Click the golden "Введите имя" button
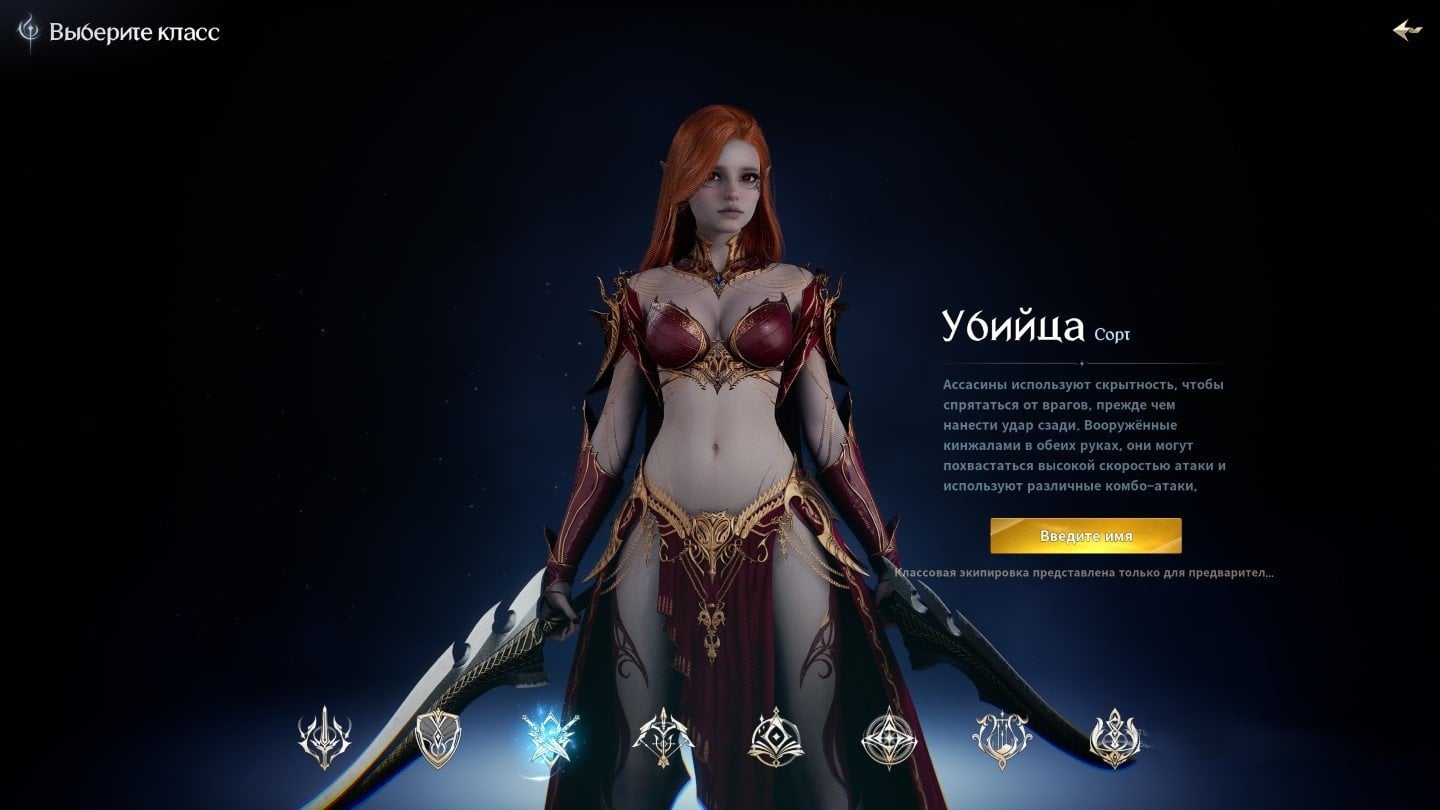Screen dimensions: 1440x810 click(1085, 536)
